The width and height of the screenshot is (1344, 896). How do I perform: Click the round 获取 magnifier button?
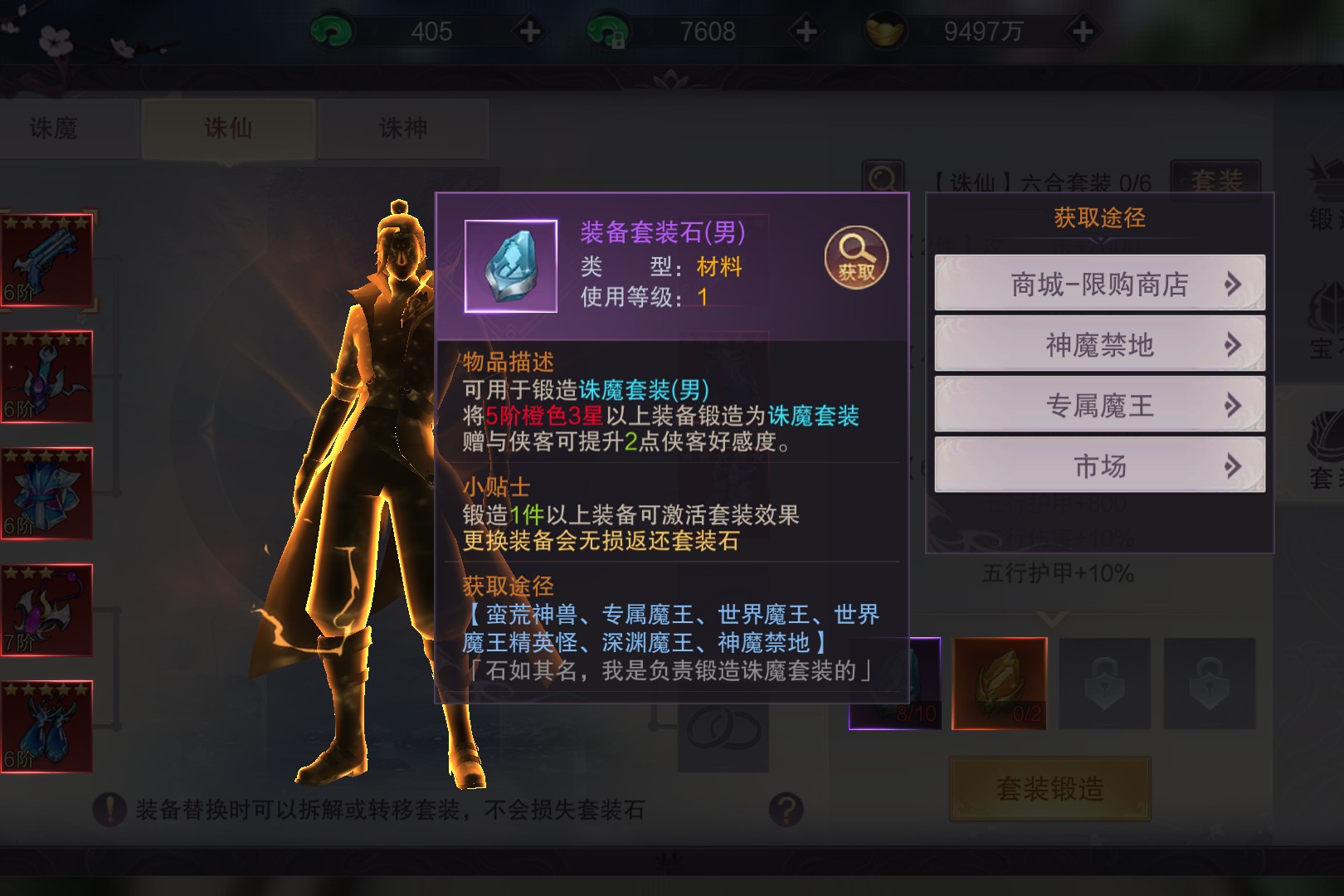coord(855,258)
